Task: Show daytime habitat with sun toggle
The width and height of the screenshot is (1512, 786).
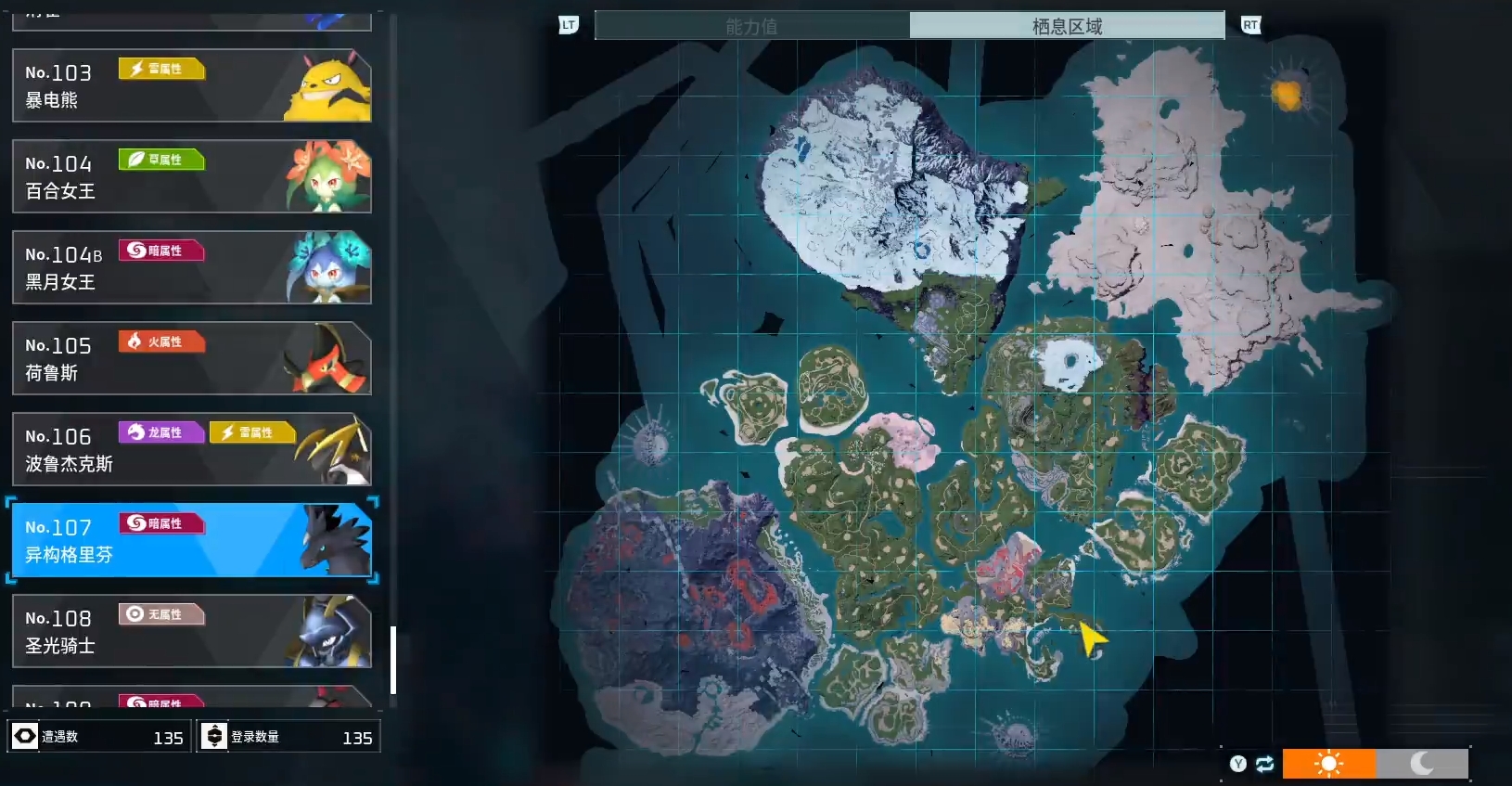Action: 1328,764
